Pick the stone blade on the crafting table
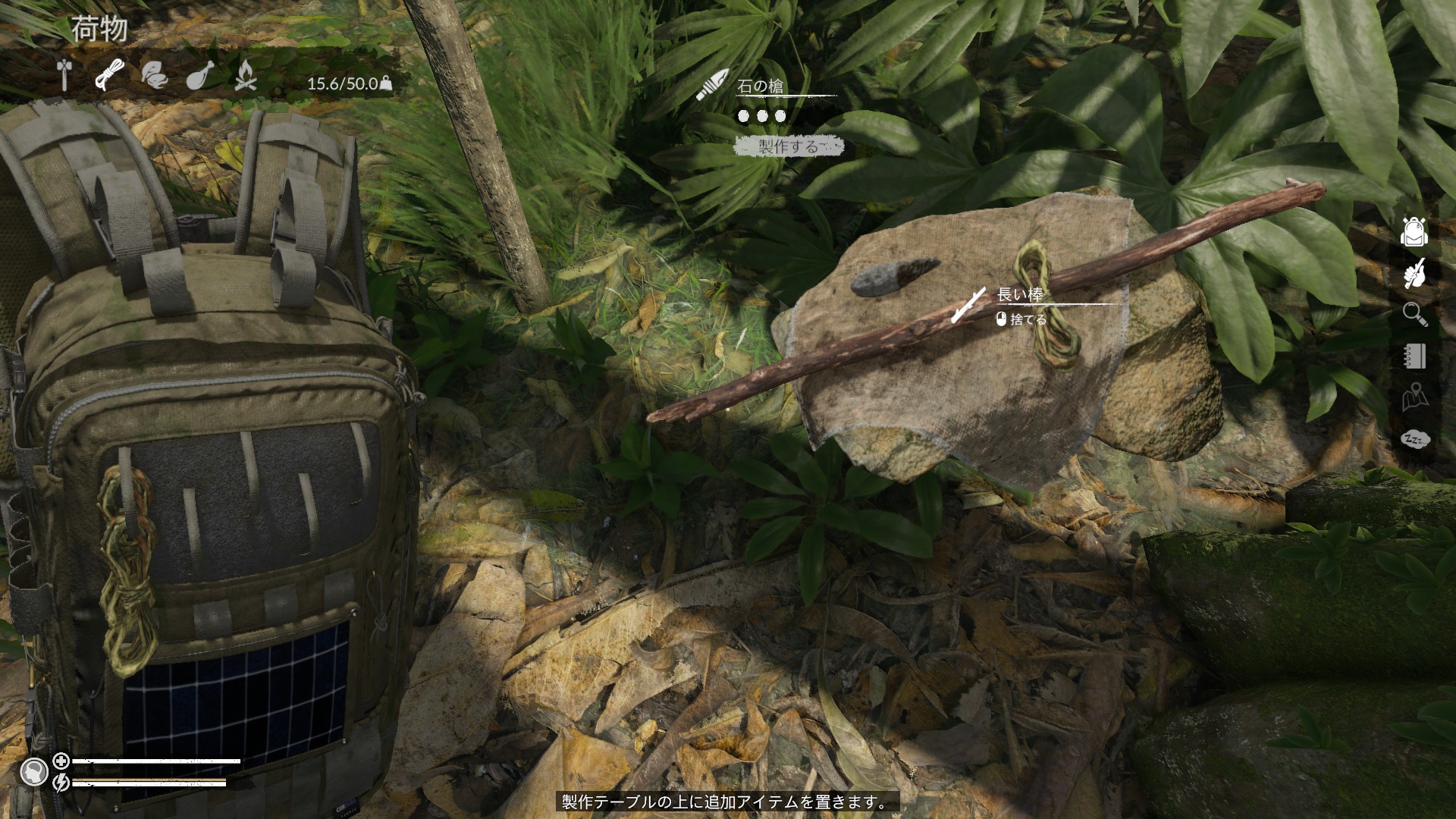 pyautogui.click(x=895, y=275)
